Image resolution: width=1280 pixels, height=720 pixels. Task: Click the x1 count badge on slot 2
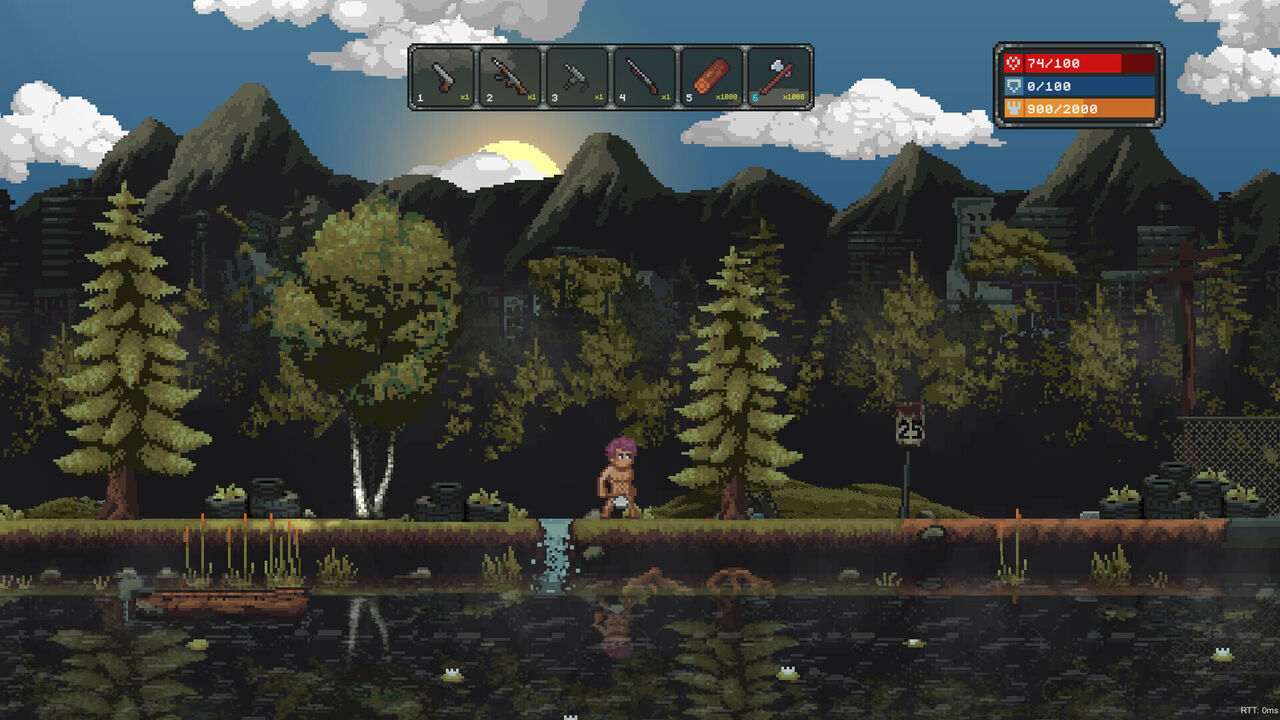tap(530, 96)
